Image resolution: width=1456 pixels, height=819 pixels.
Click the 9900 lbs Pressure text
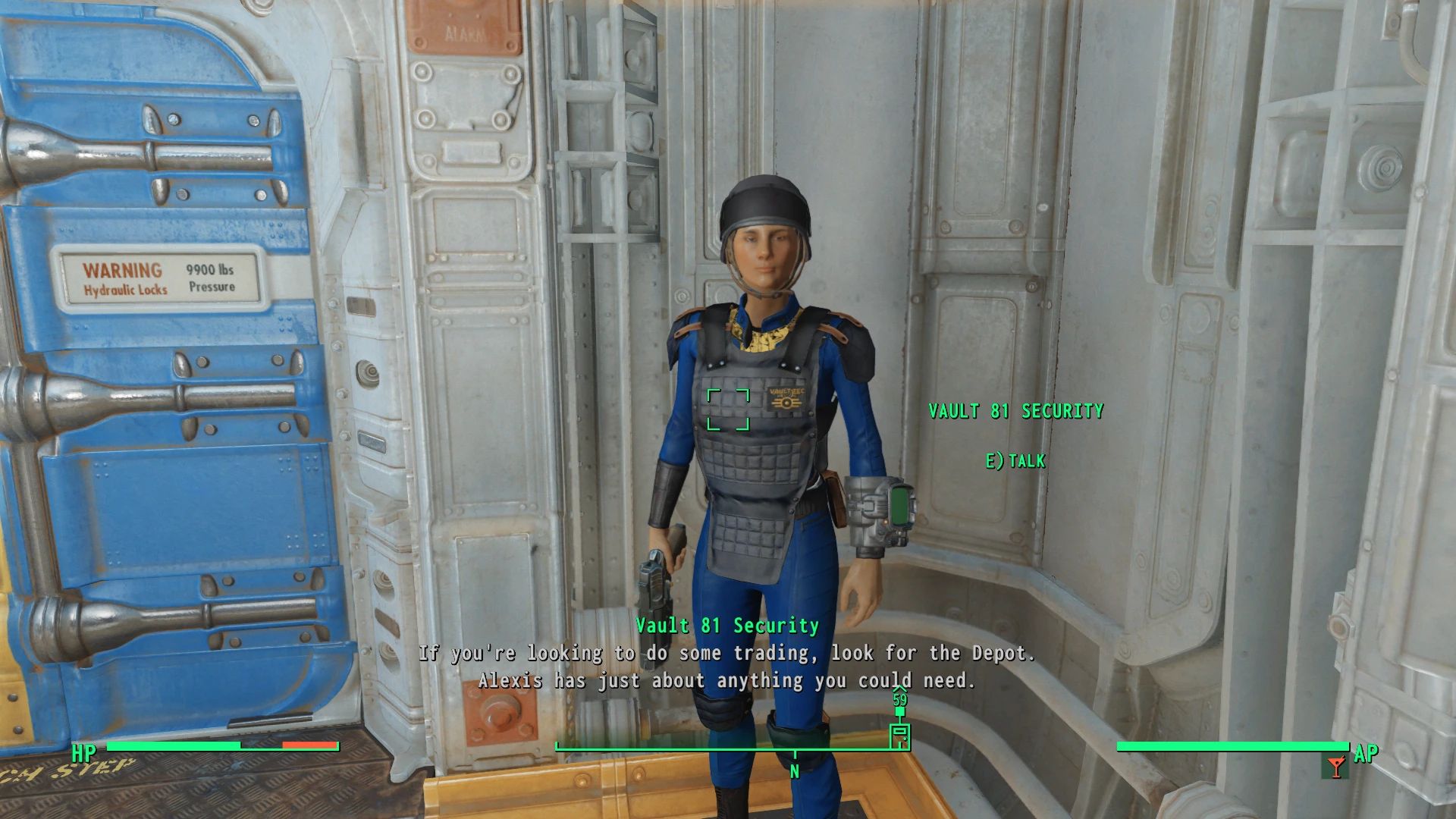pos(212,278)
